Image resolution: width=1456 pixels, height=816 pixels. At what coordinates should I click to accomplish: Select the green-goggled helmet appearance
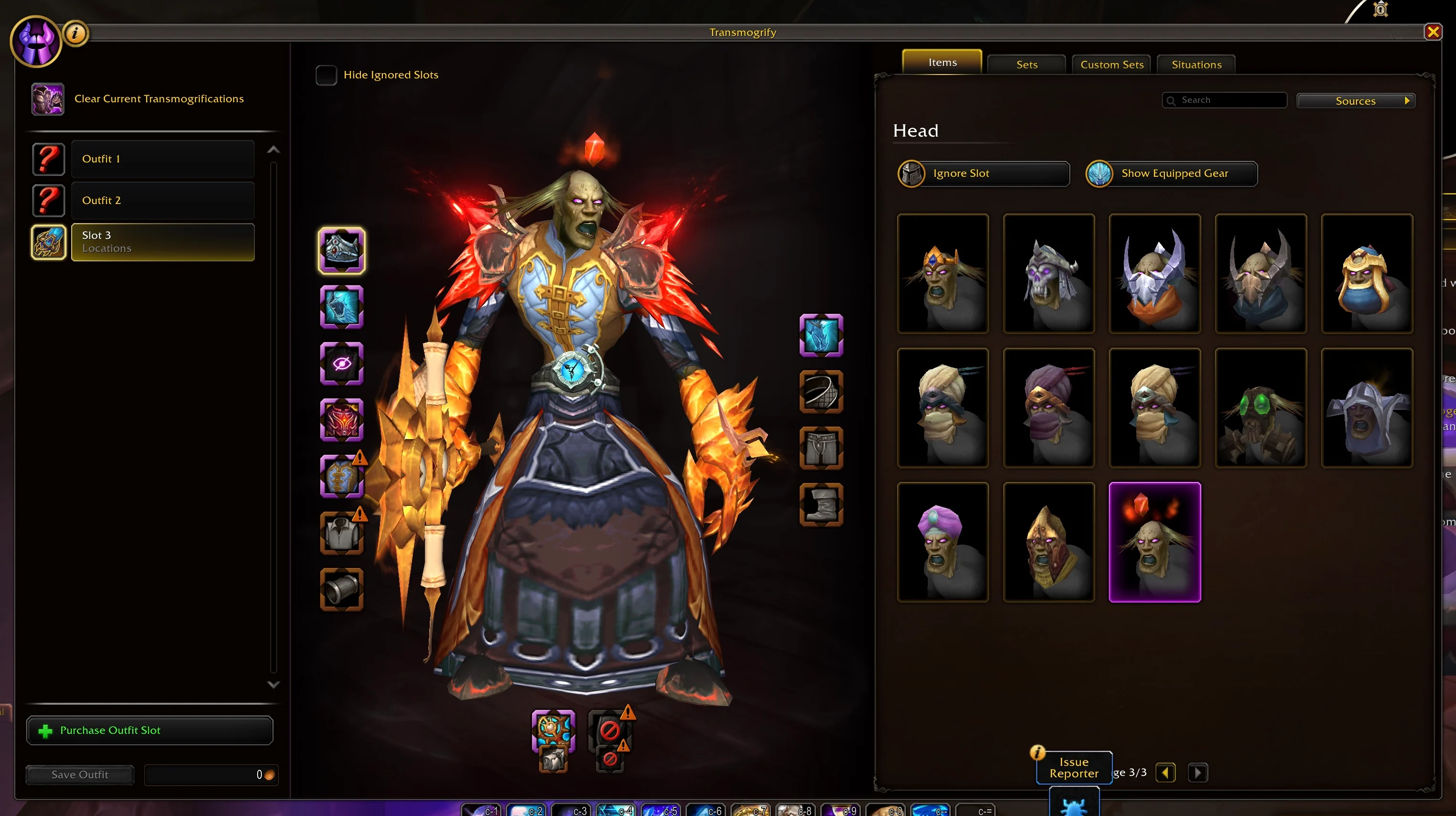1260,408
